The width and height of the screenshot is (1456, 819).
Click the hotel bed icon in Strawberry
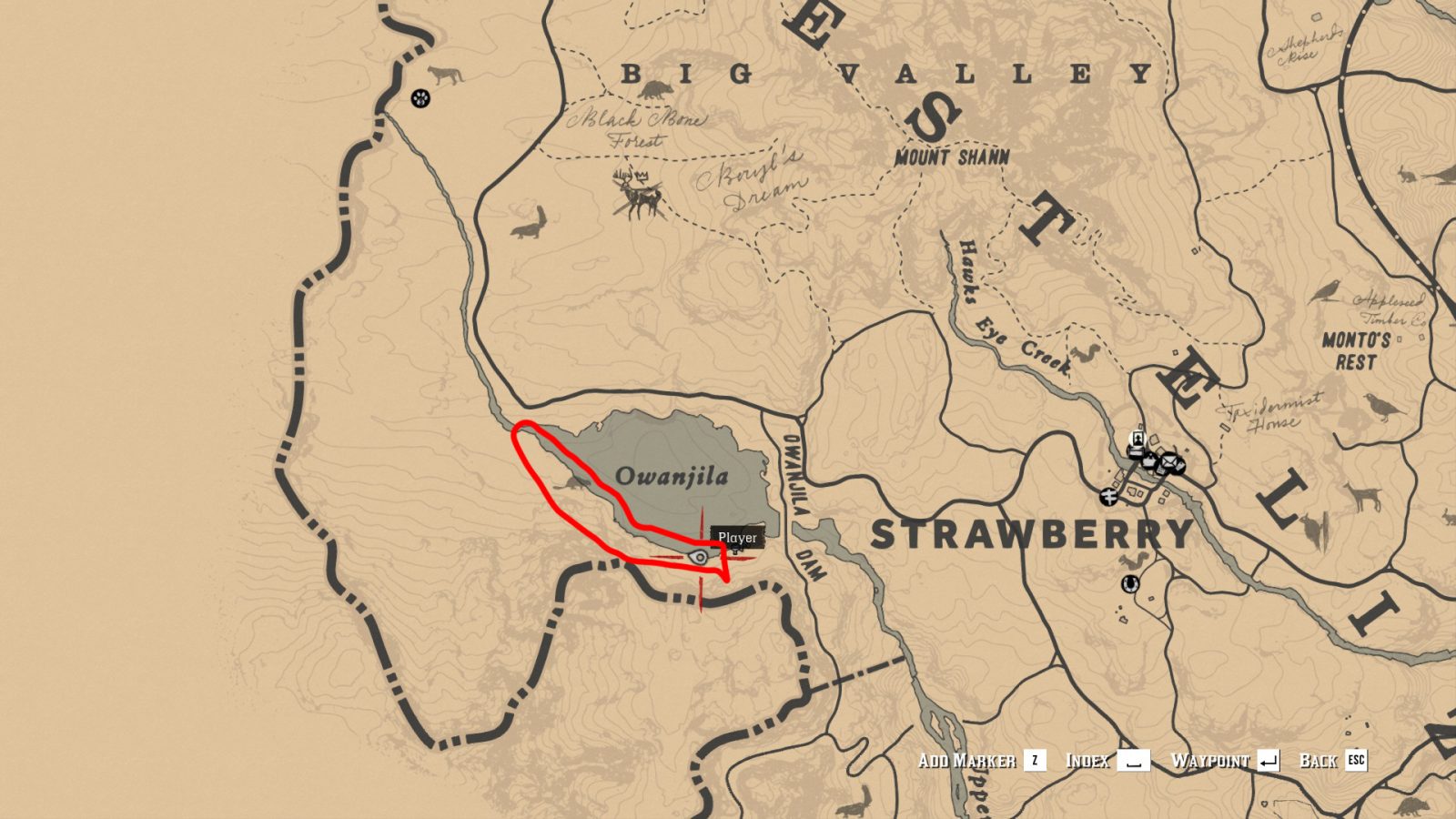click(1136, 452)
